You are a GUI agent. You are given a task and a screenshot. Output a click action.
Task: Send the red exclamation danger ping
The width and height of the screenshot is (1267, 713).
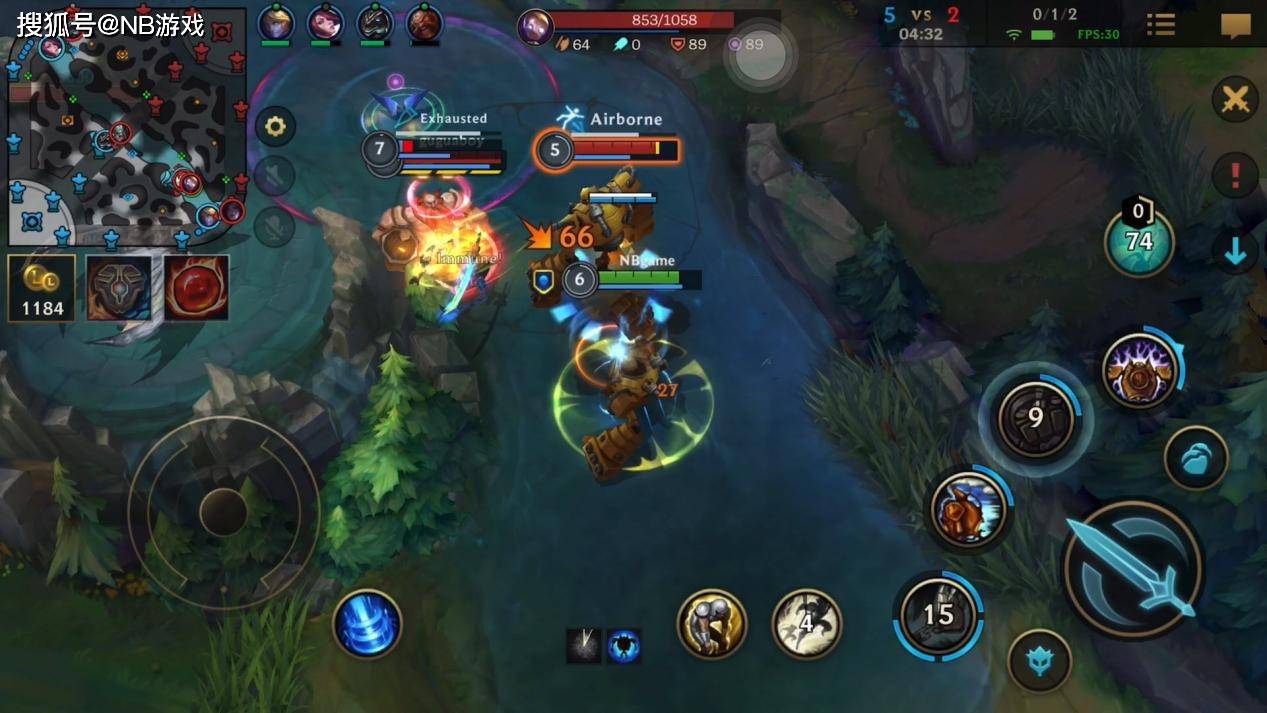pos(1235,176)
